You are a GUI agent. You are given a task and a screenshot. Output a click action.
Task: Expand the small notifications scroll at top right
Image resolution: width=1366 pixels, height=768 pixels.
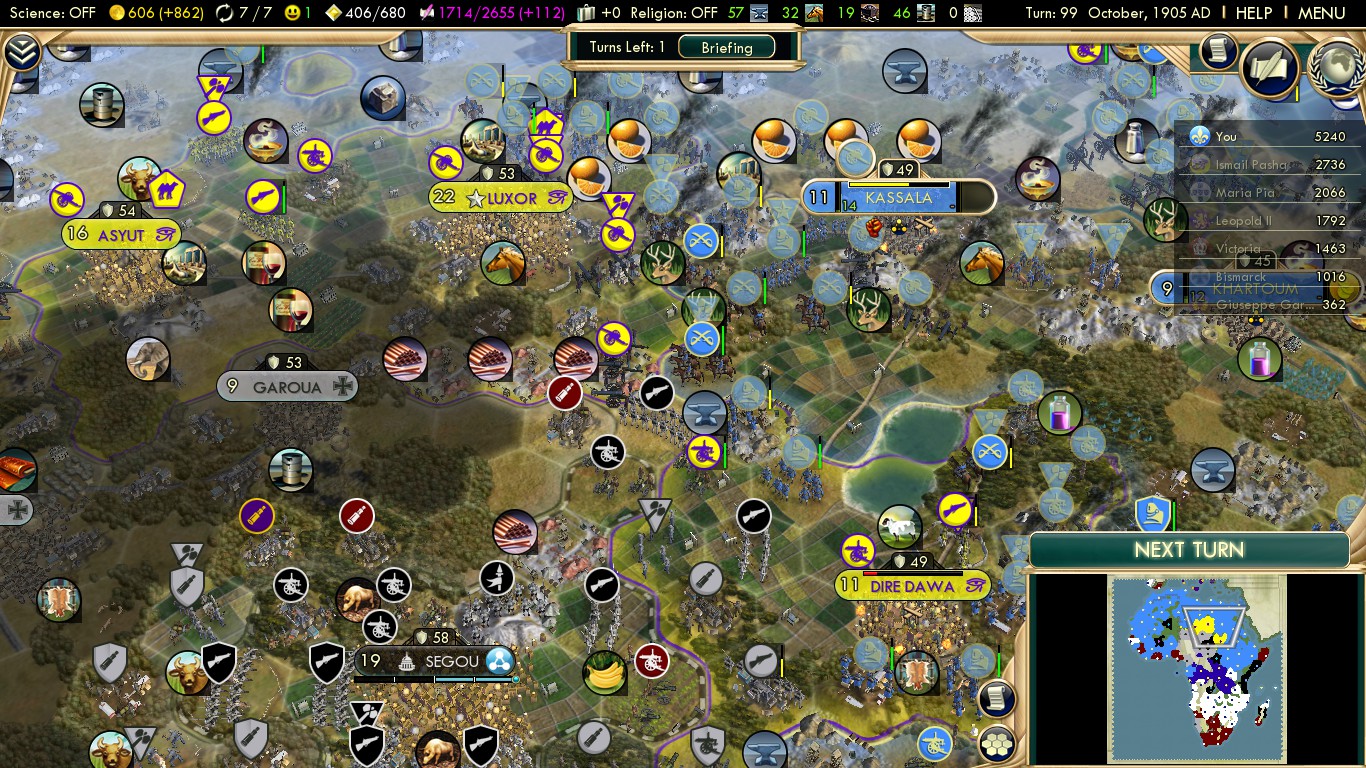point(1217,55)
